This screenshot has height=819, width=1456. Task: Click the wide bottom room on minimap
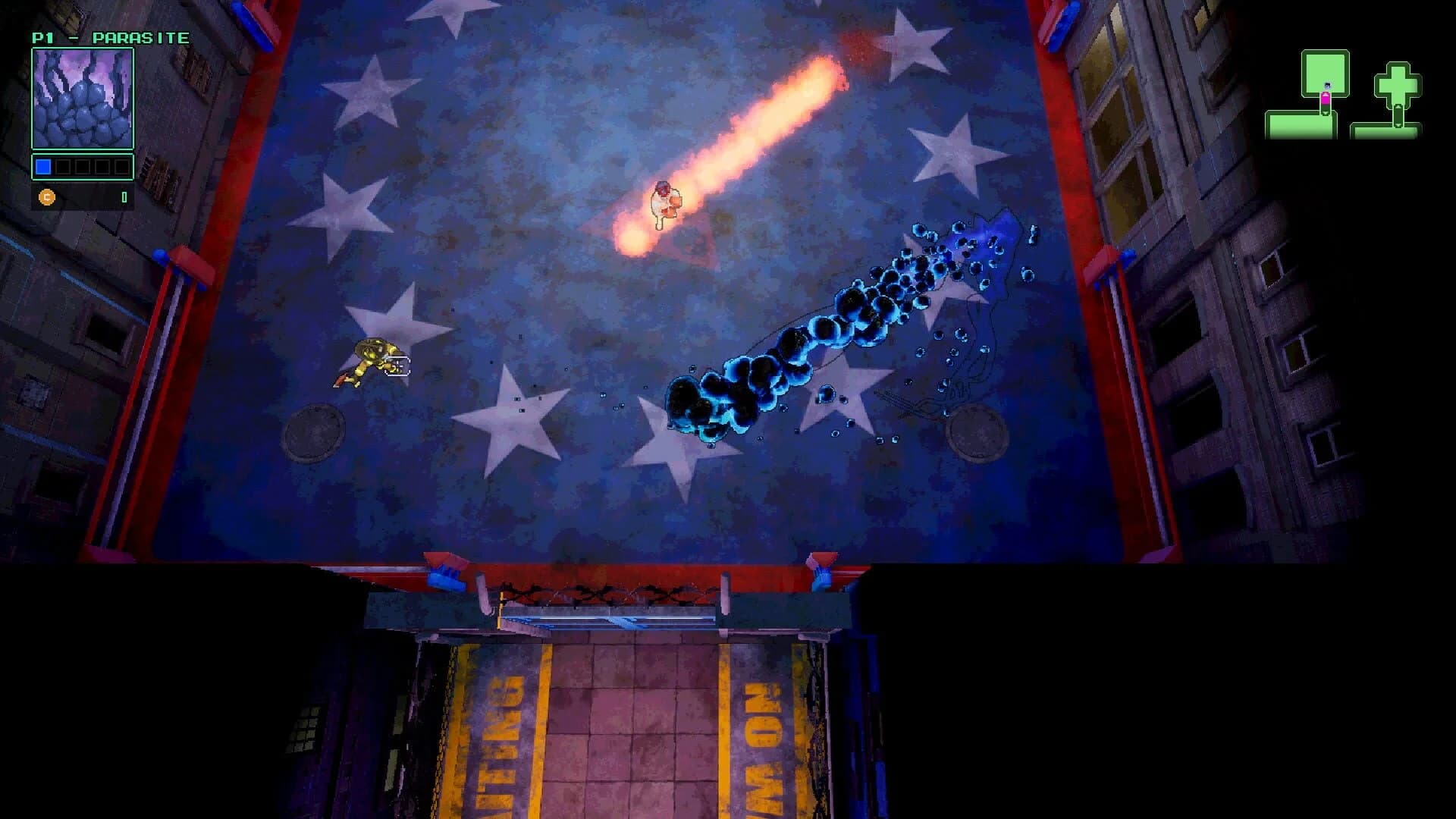coord(1301,125)
